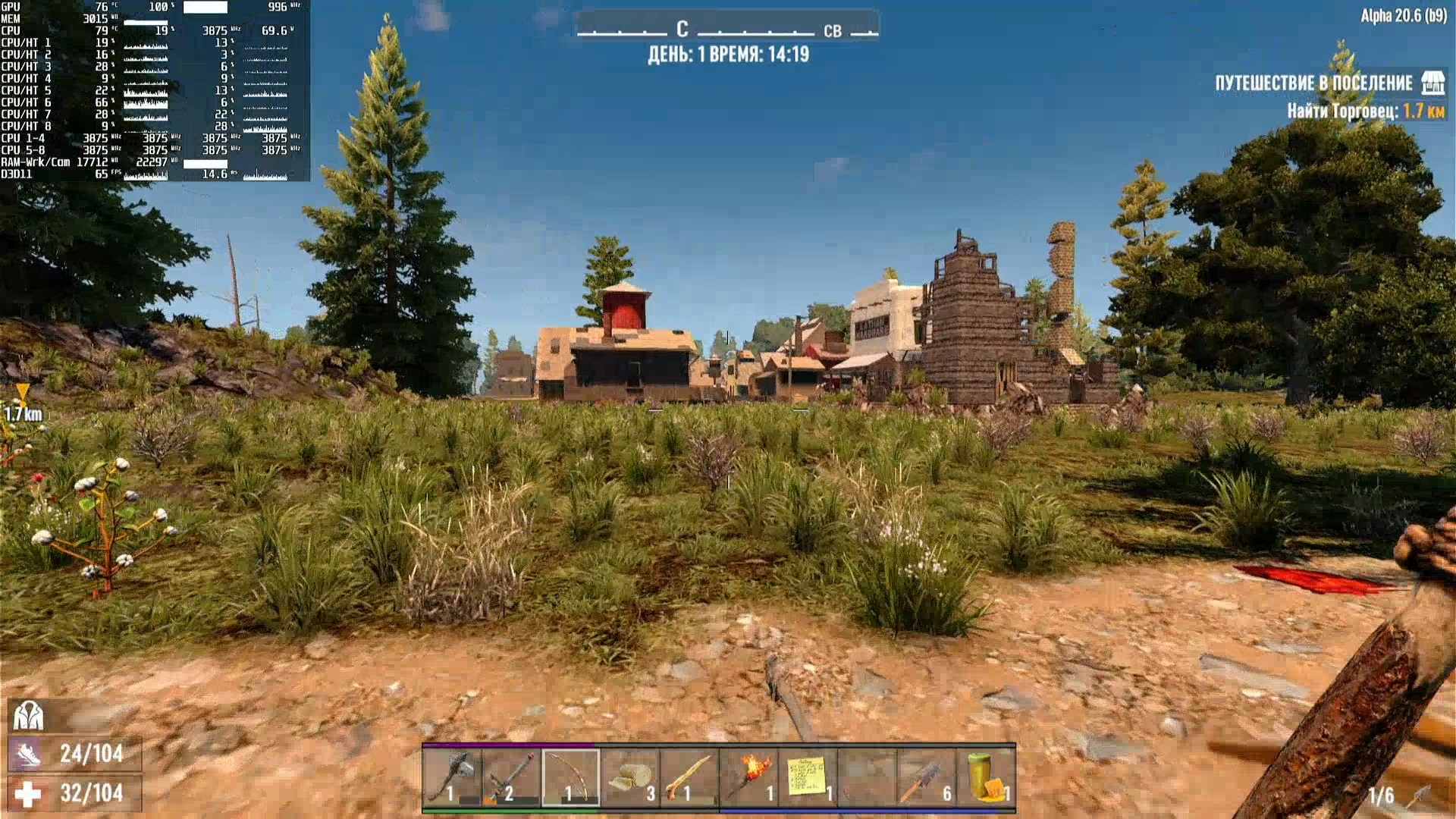Choose the primitive bow slot
This screenshot has height=819, width=1456.
coord(570,777)
